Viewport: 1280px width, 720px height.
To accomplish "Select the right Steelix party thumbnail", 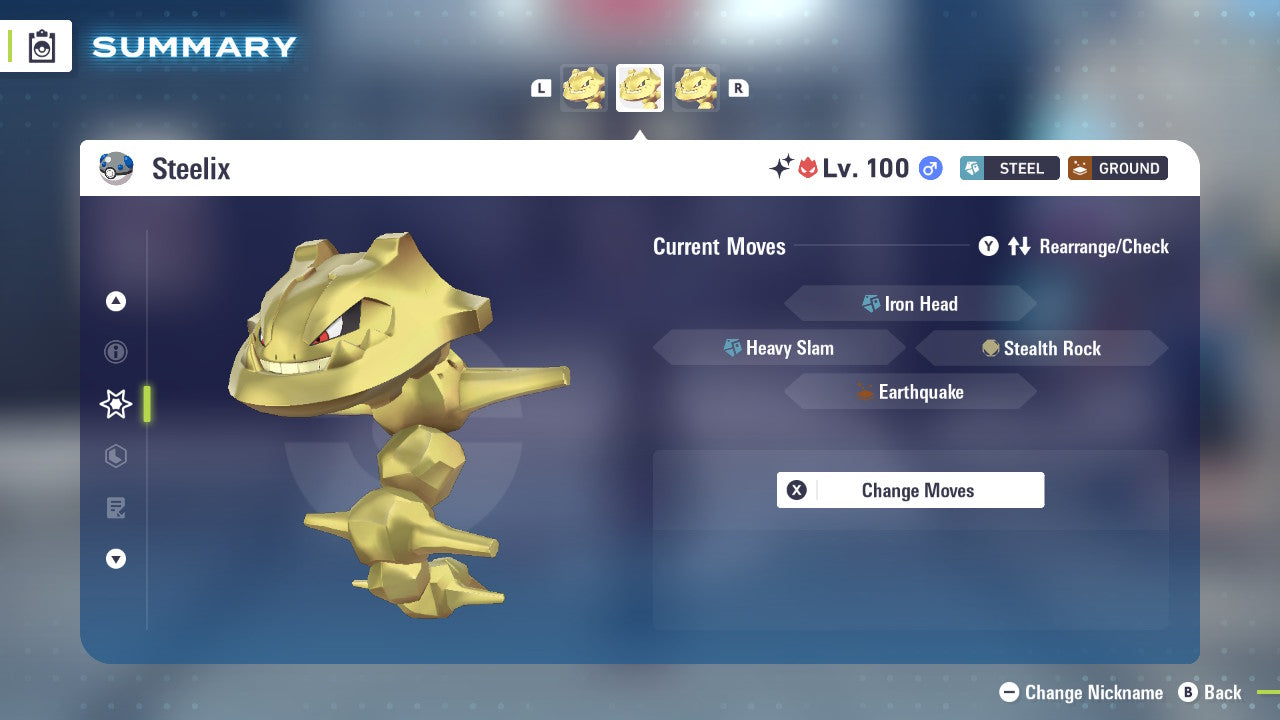I will [x=696, y=87].
